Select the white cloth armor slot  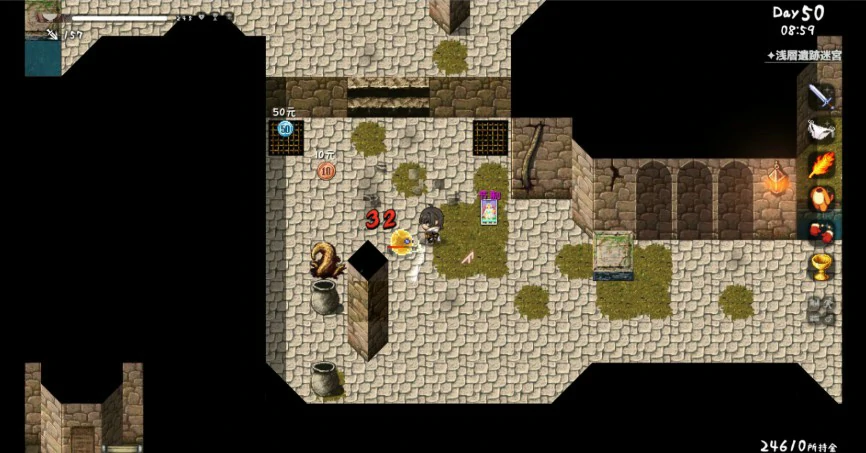pos(821,131)
